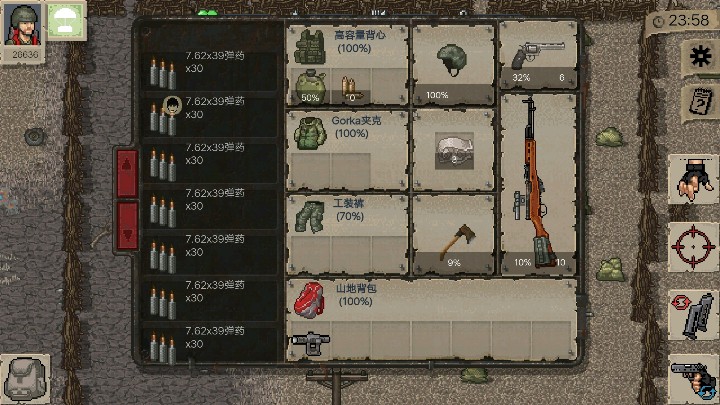
Task: Select the wooden rifle weapon slot
Action: tap(538, 183)
